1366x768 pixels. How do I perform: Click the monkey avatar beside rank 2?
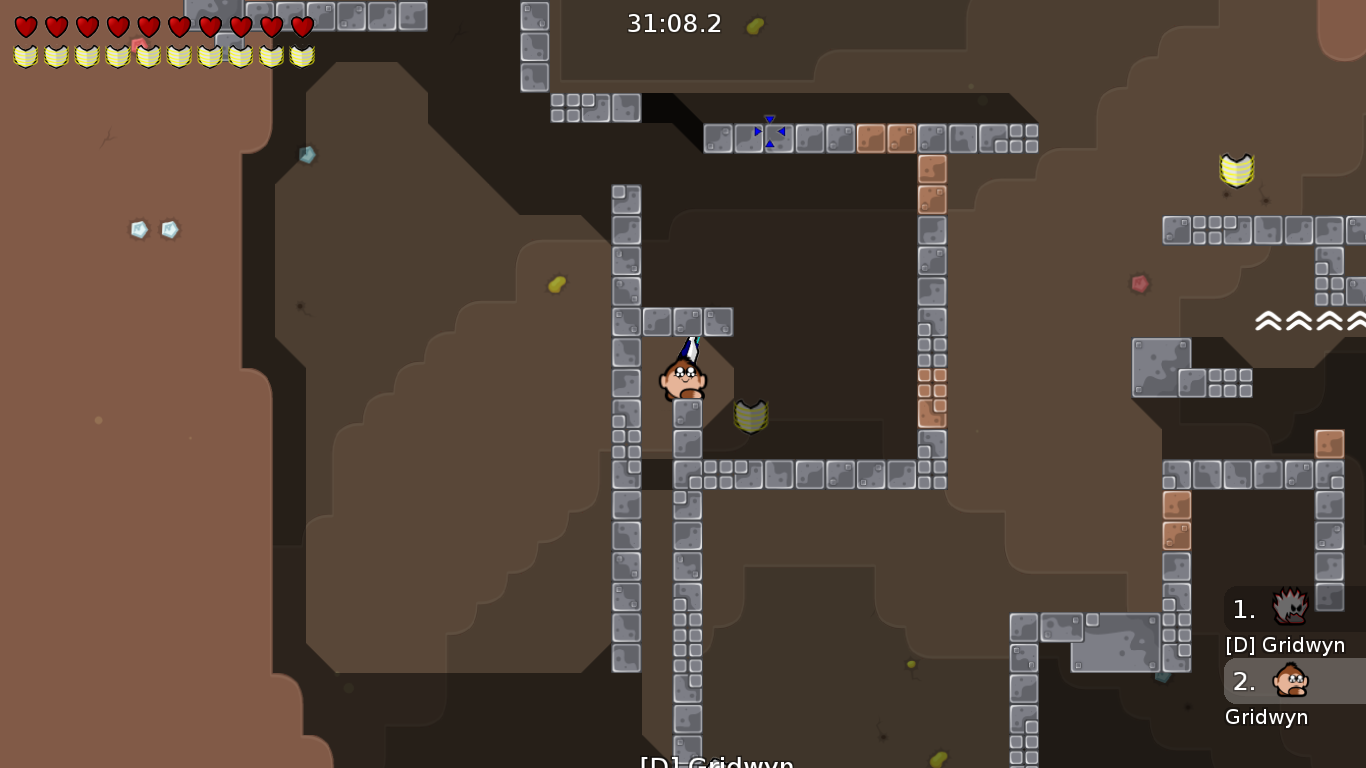[x=1290, y=682]
